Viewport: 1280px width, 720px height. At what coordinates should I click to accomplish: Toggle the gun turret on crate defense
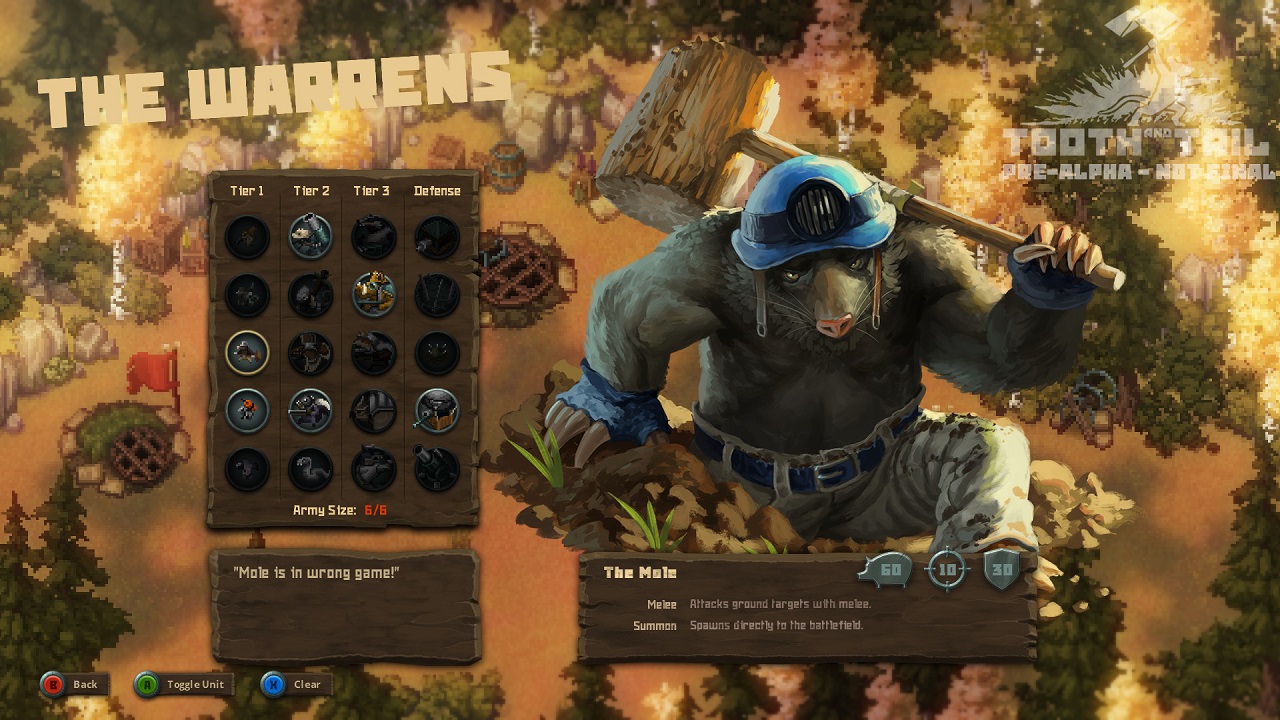pyautogui.click(x=436, y=410)
